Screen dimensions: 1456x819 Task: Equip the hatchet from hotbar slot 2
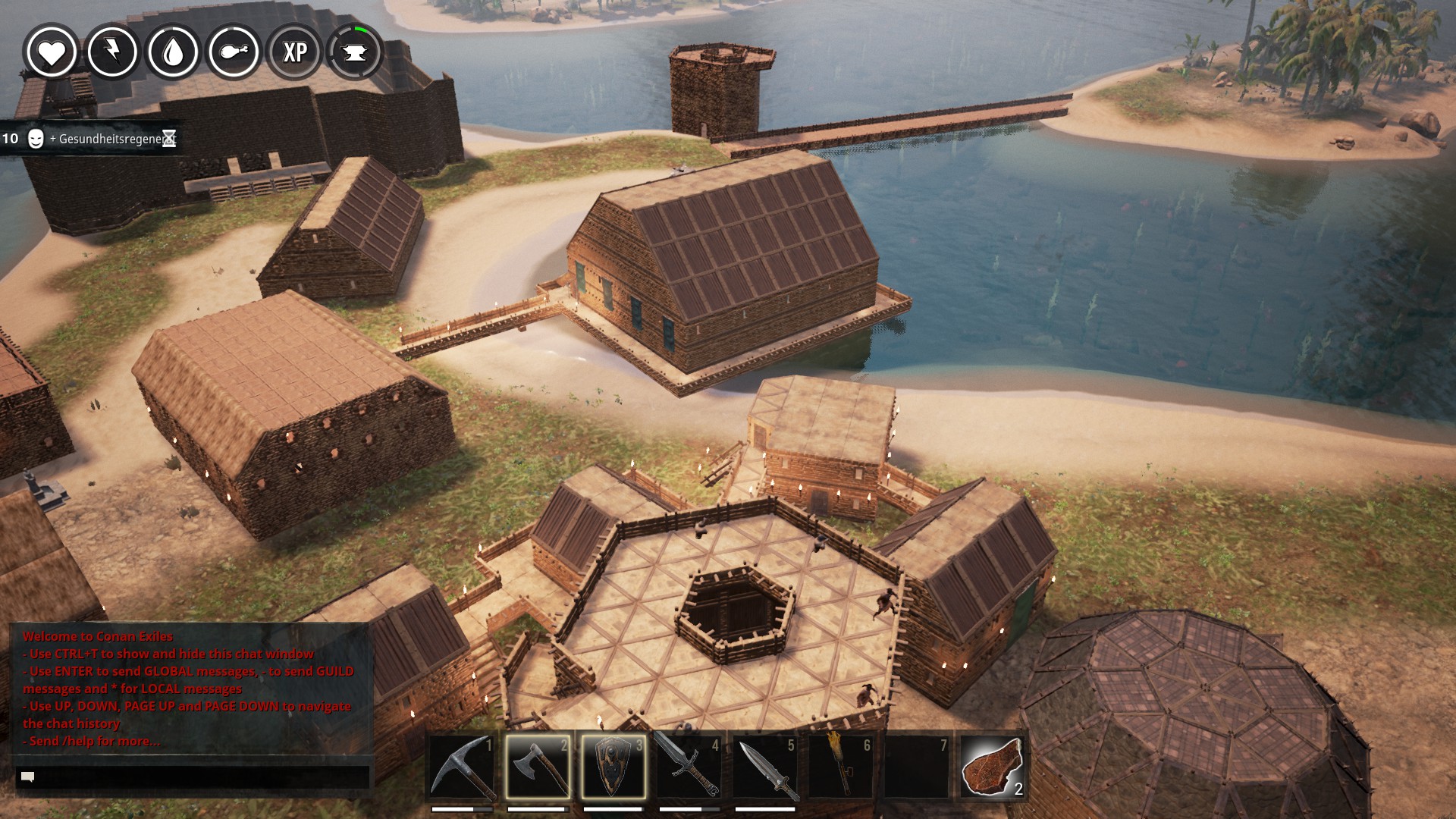click(x=538, y=767)
